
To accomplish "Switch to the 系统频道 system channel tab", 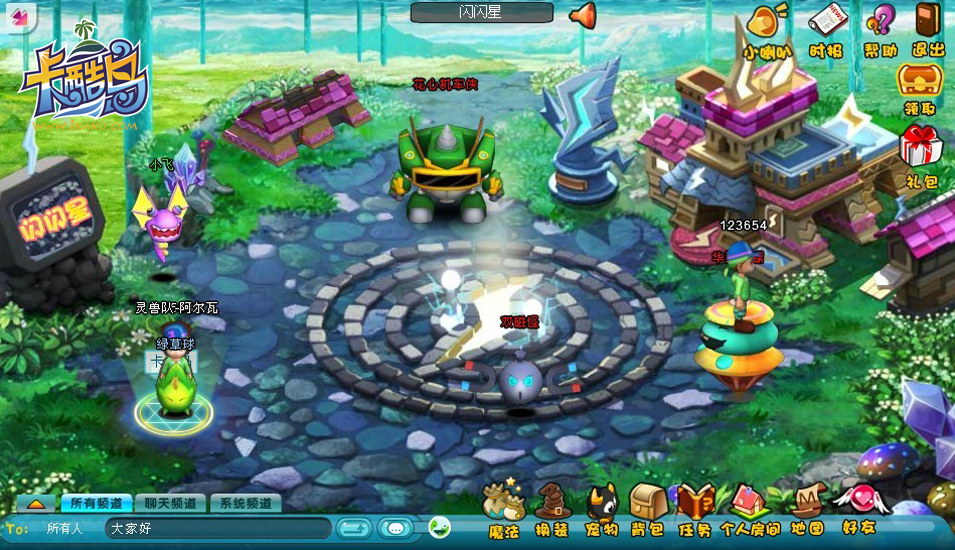I will [x=245, y=503].
